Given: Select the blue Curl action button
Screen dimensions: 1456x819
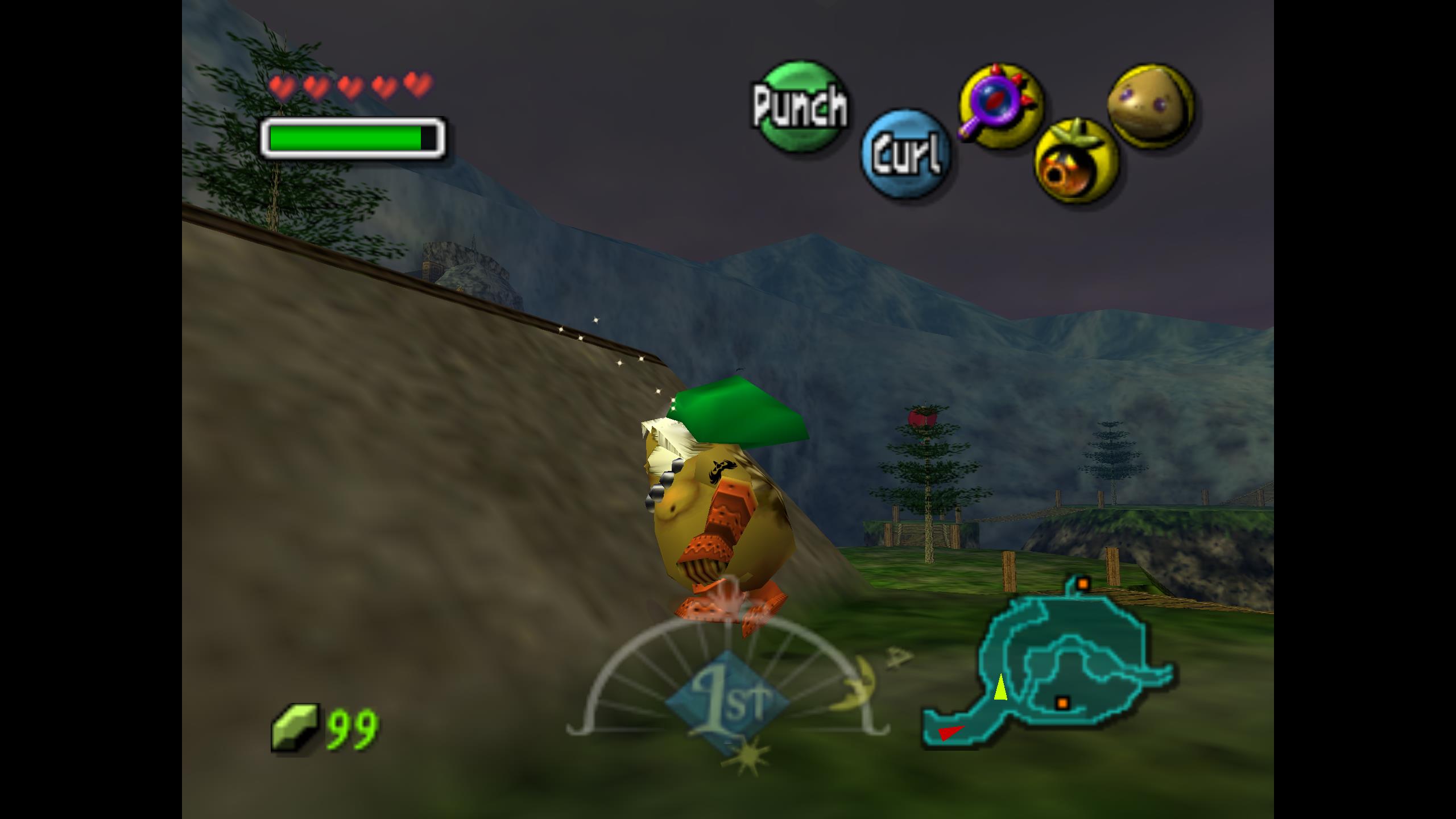Looking at the screenshot, I should 905,154.
